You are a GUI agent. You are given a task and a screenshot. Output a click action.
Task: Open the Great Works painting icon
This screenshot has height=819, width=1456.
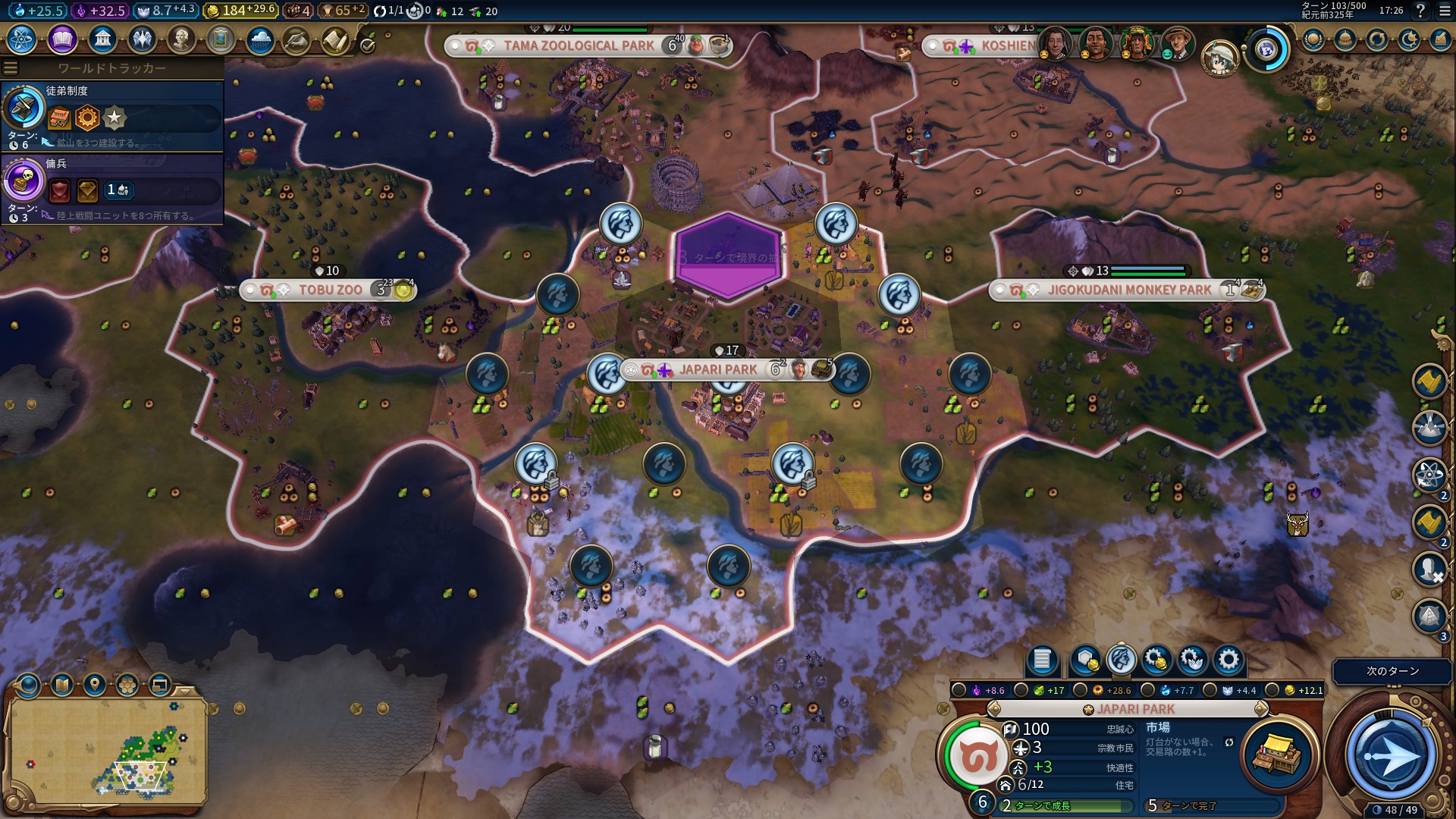coord(220,39)
